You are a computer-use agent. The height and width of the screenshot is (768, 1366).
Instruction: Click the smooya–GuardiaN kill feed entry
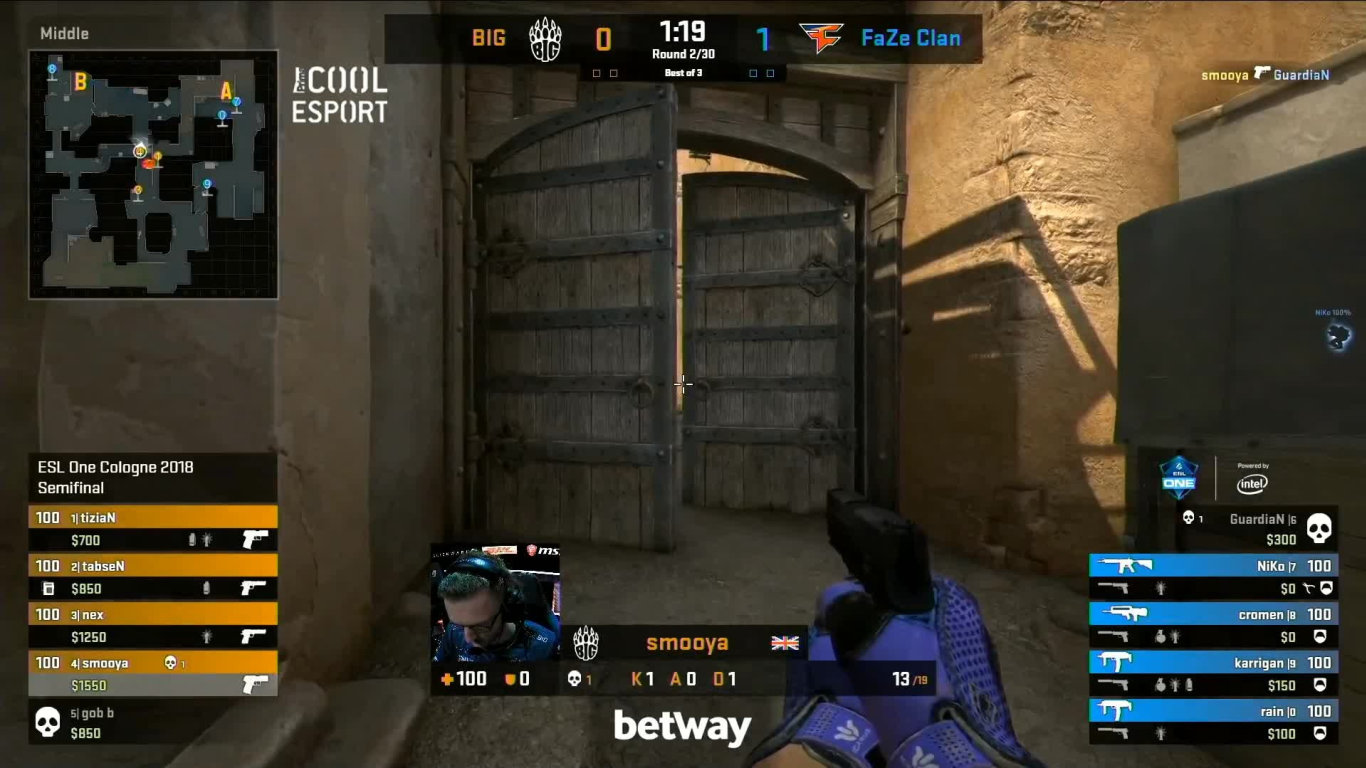click(x=1265, y=75)
